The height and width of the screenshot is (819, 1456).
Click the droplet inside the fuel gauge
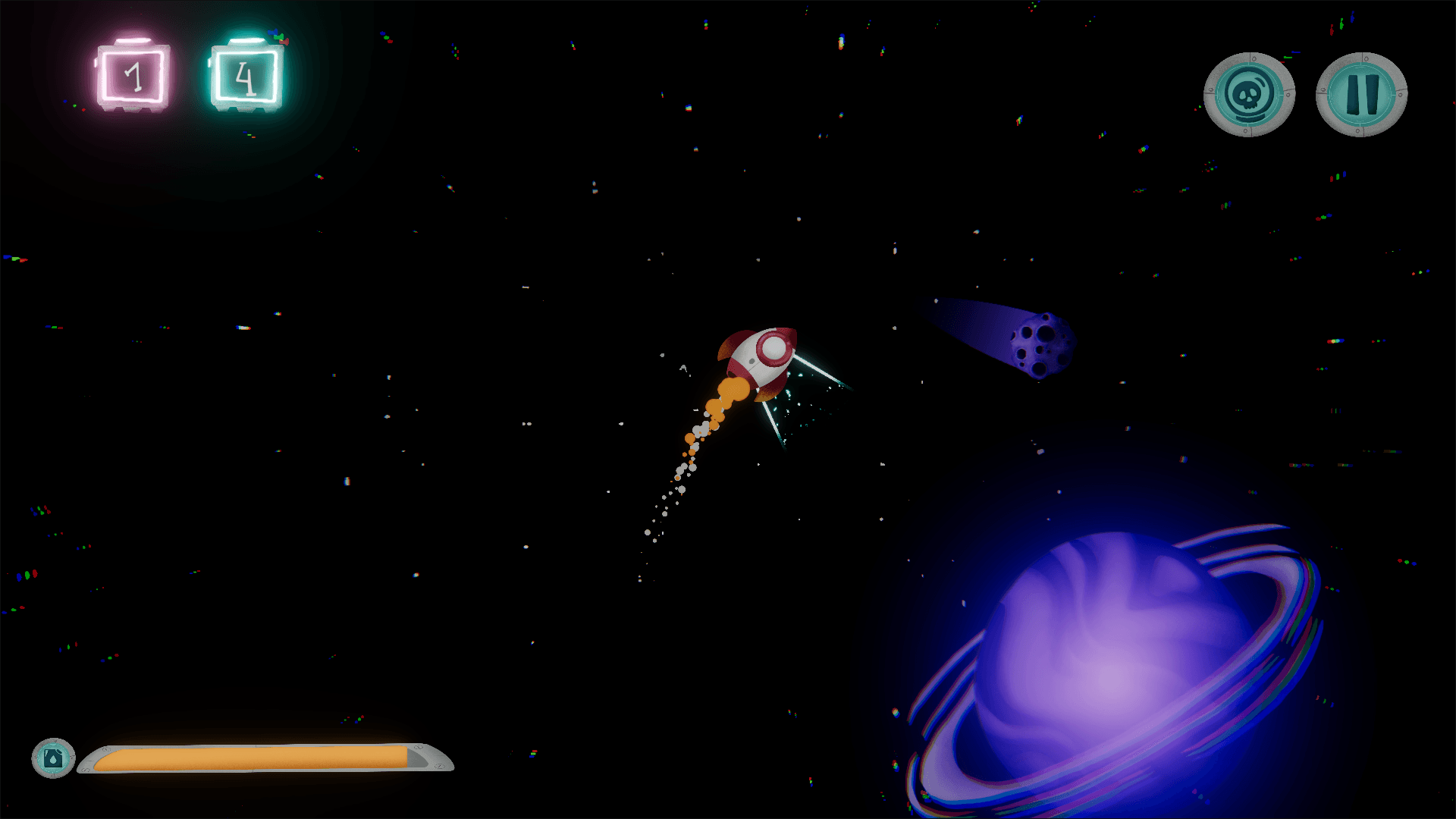pyautogui.click(x=53, y=760)
